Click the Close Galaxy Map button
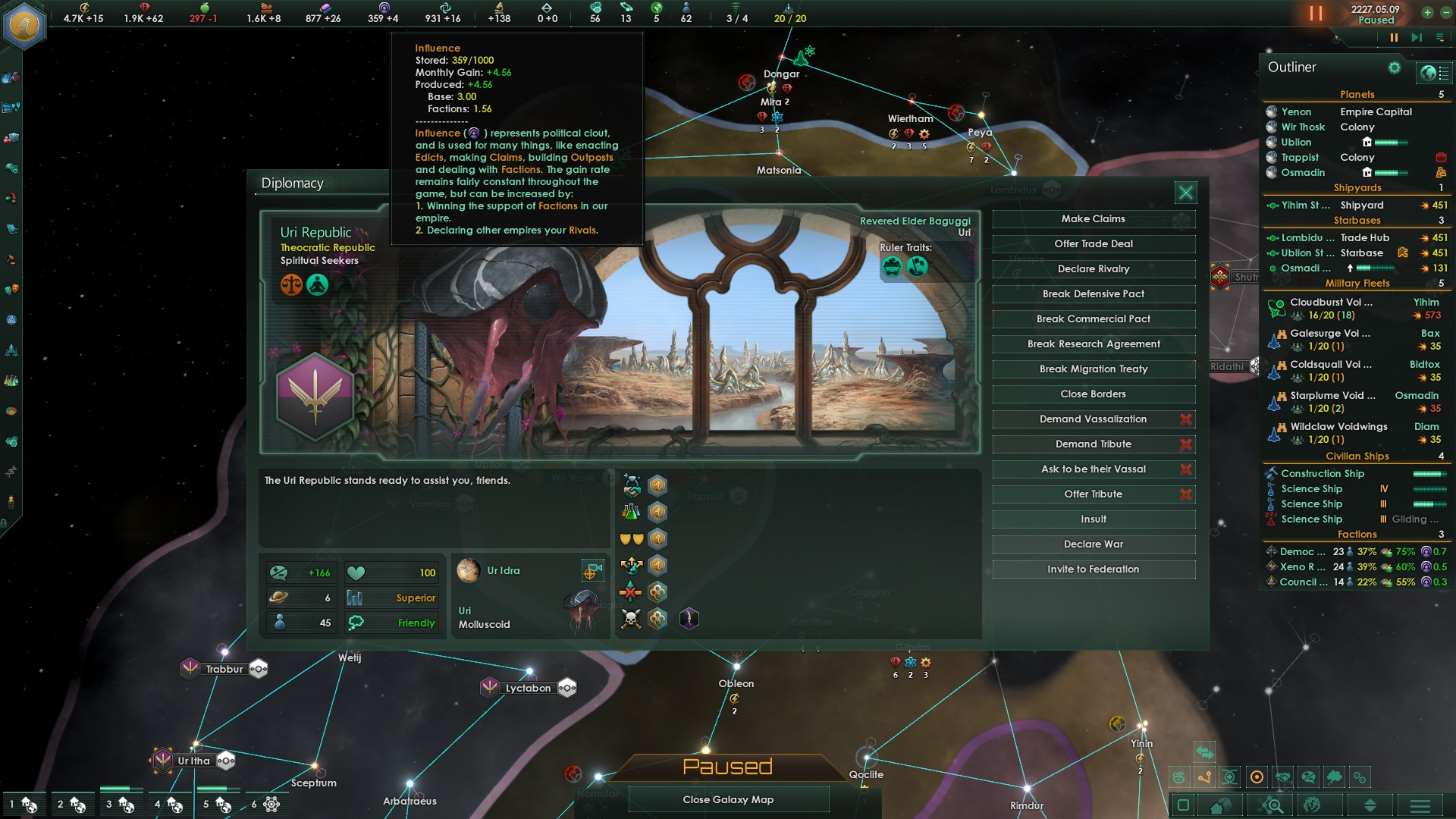 click(x=728, y=799)
